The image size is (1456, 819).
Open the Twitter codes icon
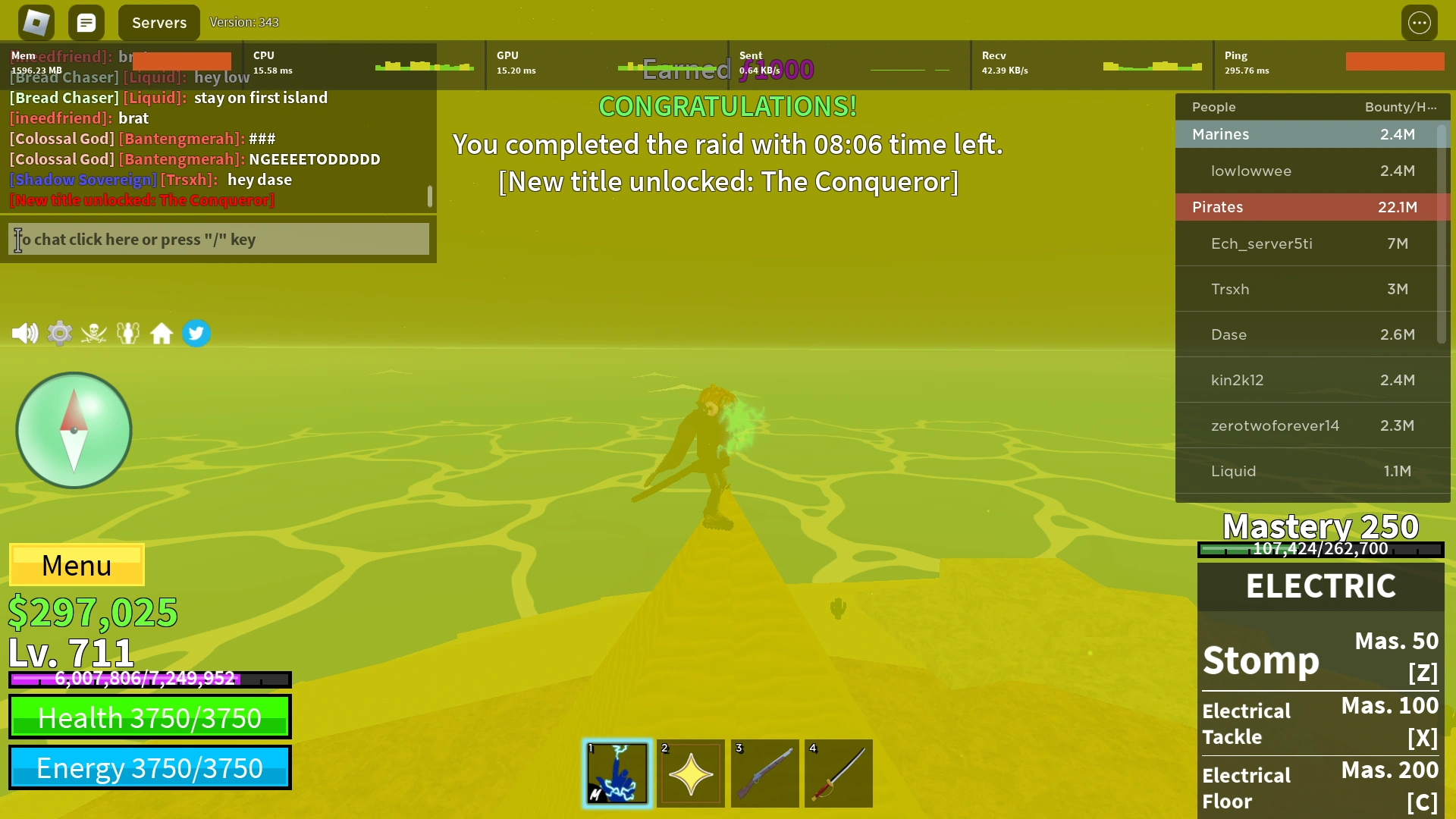(196, 333)
